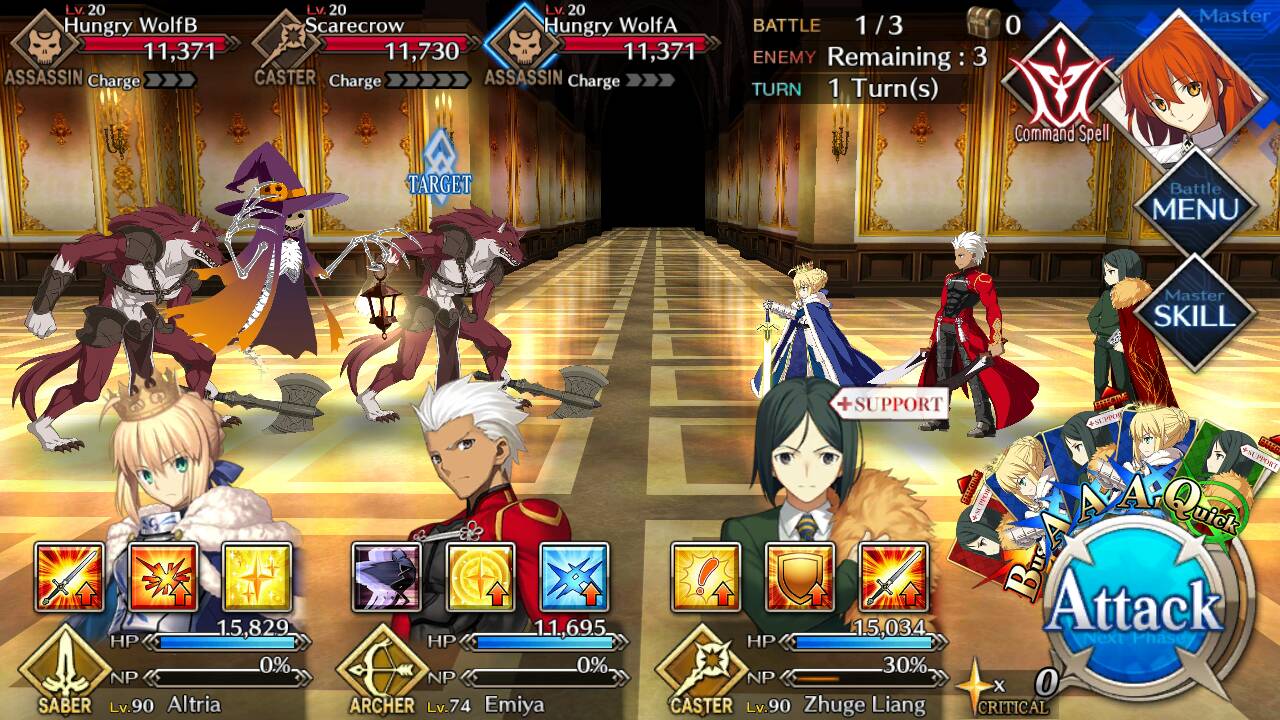Activate Zhuge Liang's shield defense skill

click(800, 577)
